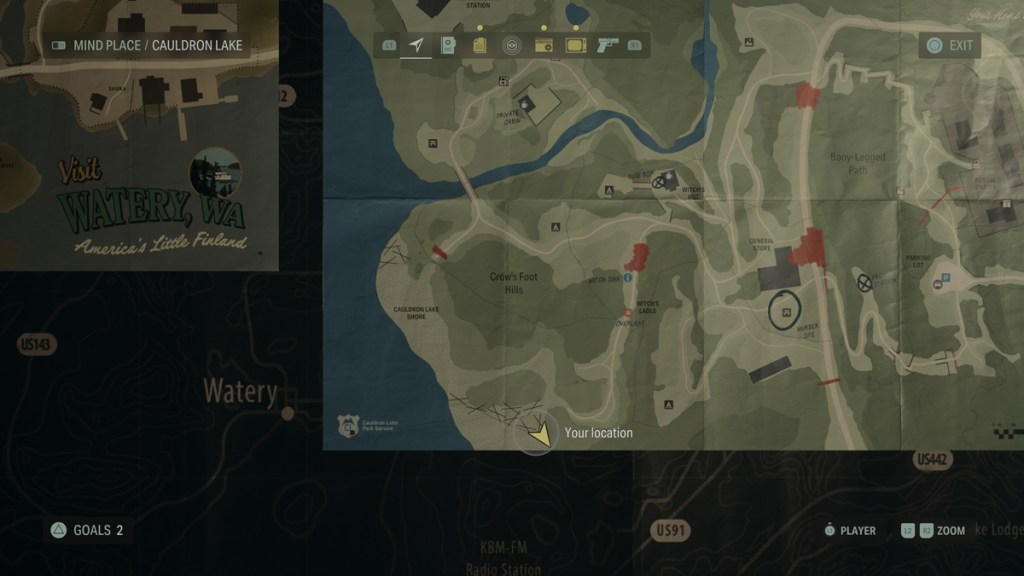Switch to the television tab
The height and width of the screenshot is (576, 1024).
click(575, 45)
